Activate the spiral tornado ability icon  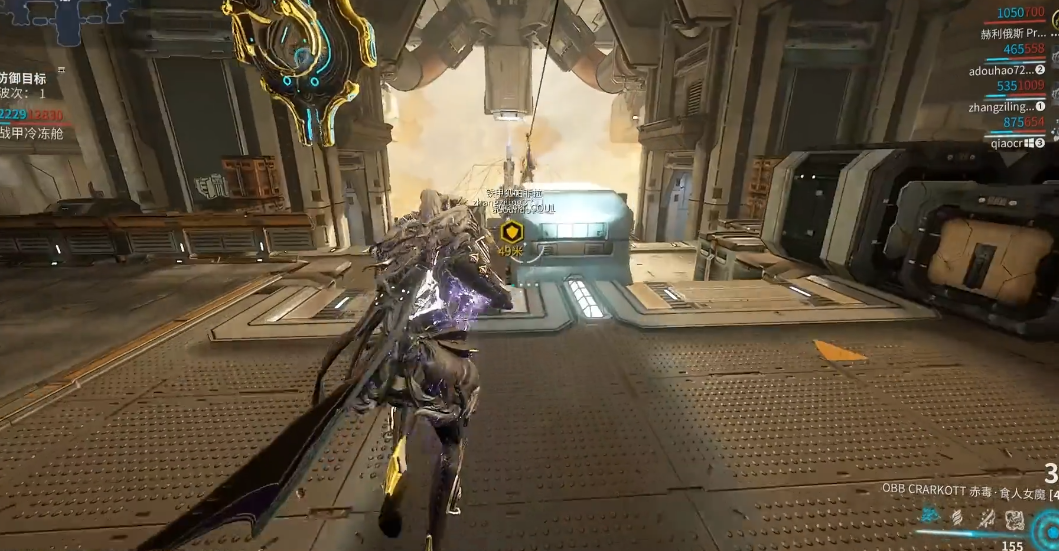coord(958,516)
